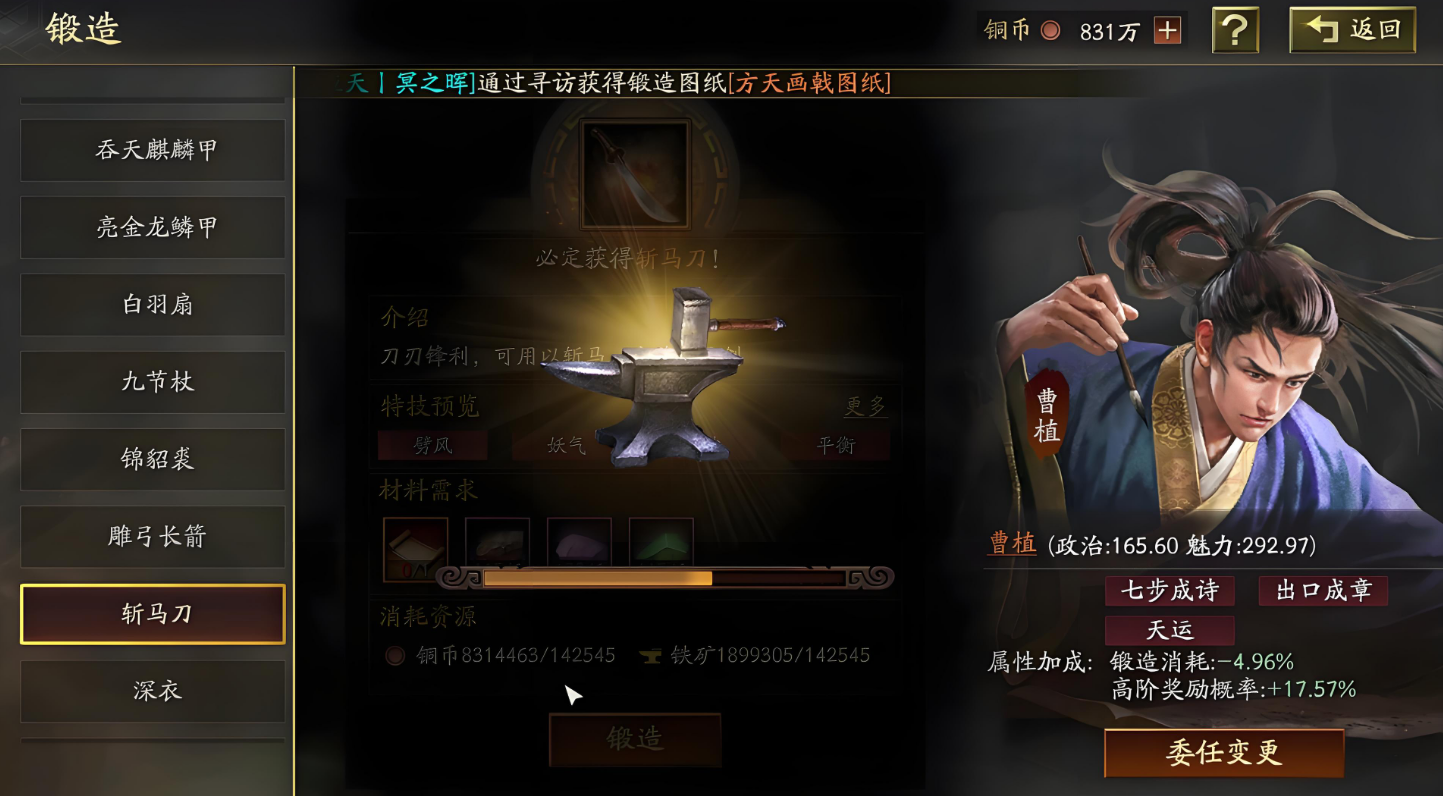The image size is (1443, 796).
Task: Select the first blueprint material slot
Action: pos(415,548)
